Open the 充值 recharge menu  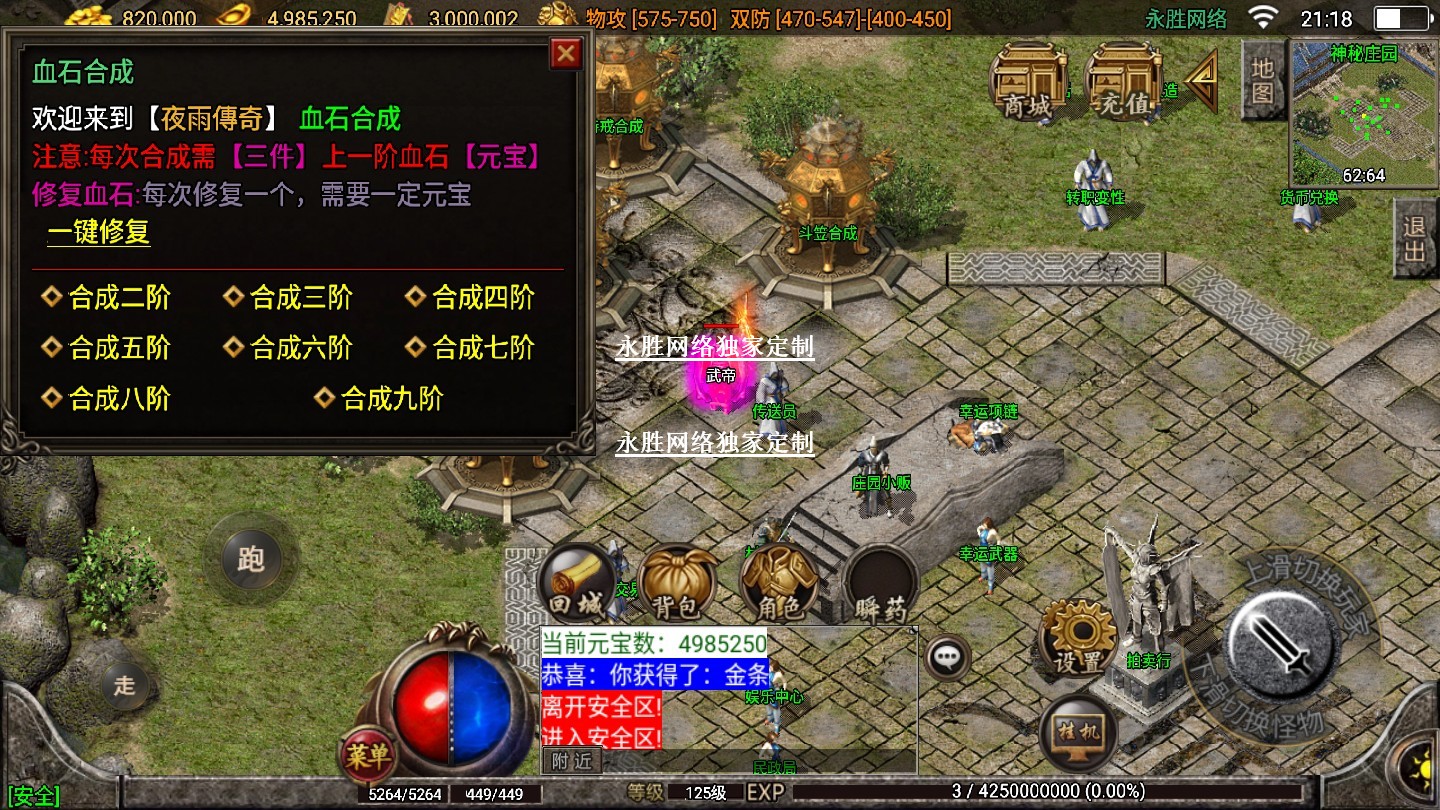1122,83
